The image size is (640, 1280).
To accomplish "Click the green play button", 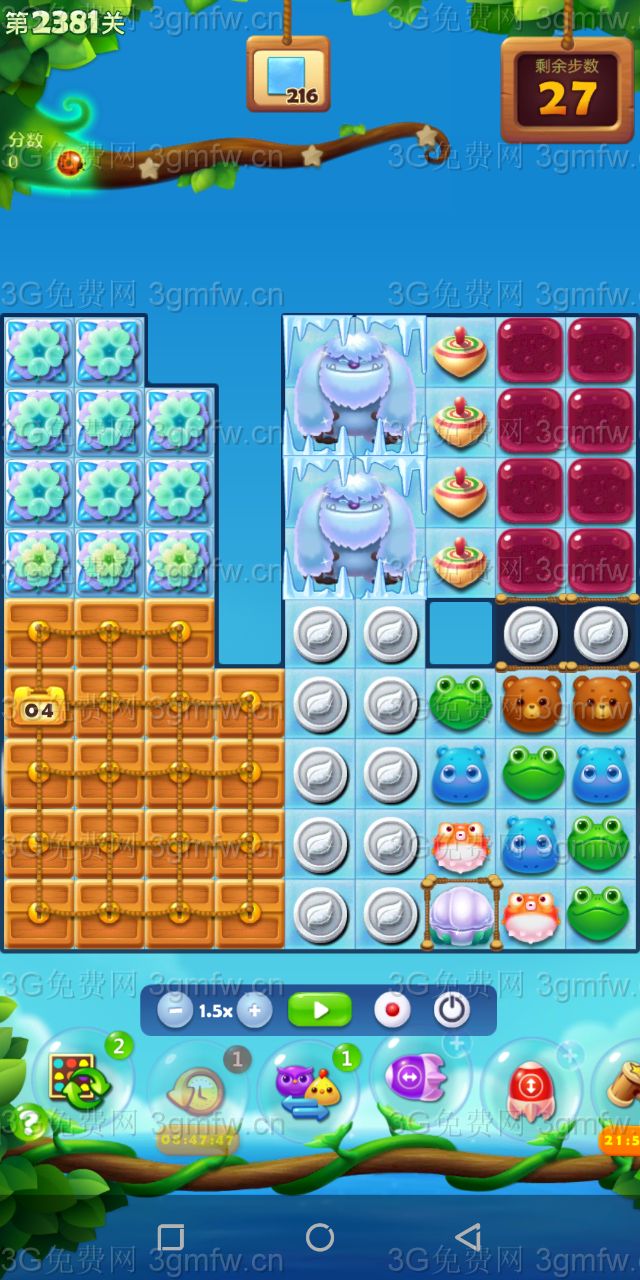I will 320,1010.
